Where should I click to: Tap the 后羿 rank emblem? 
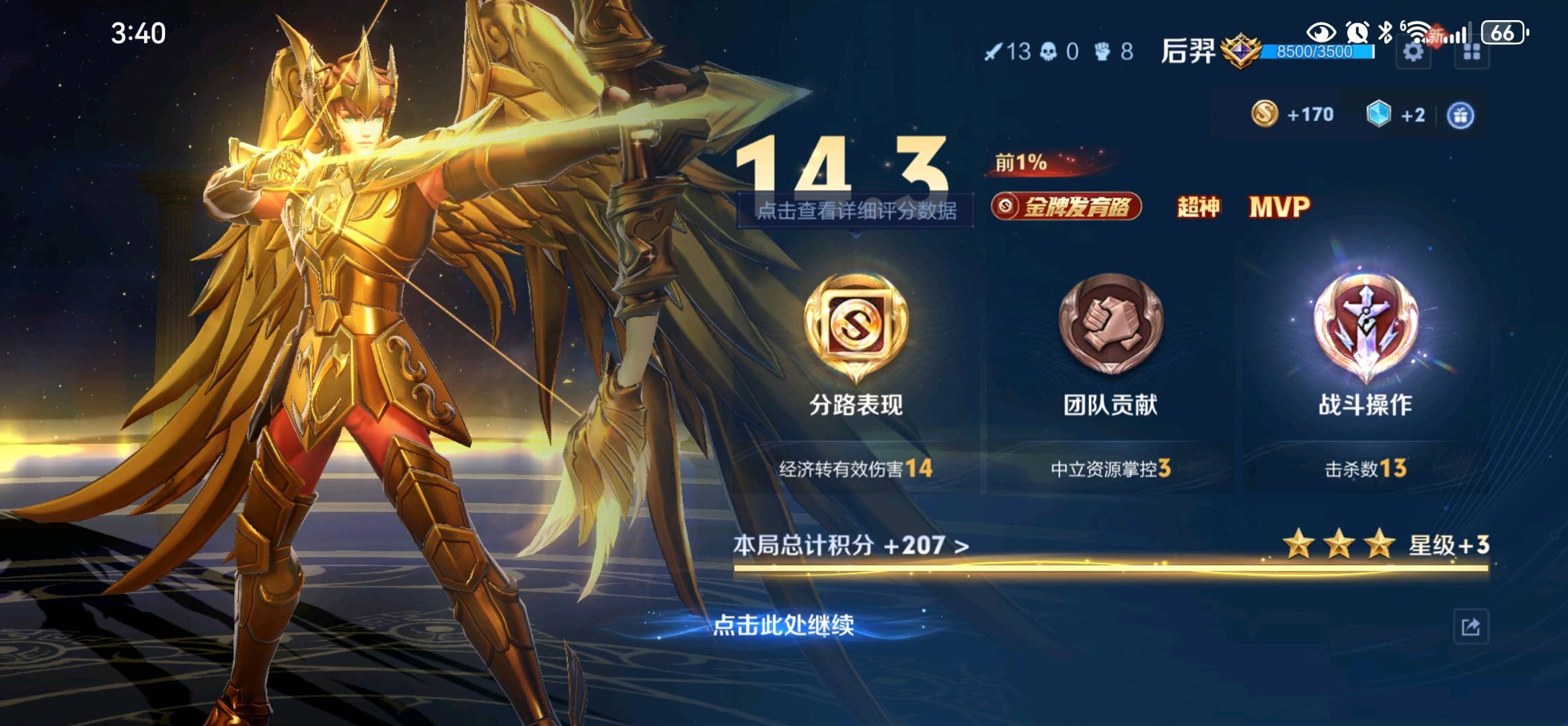[1240, 51]
